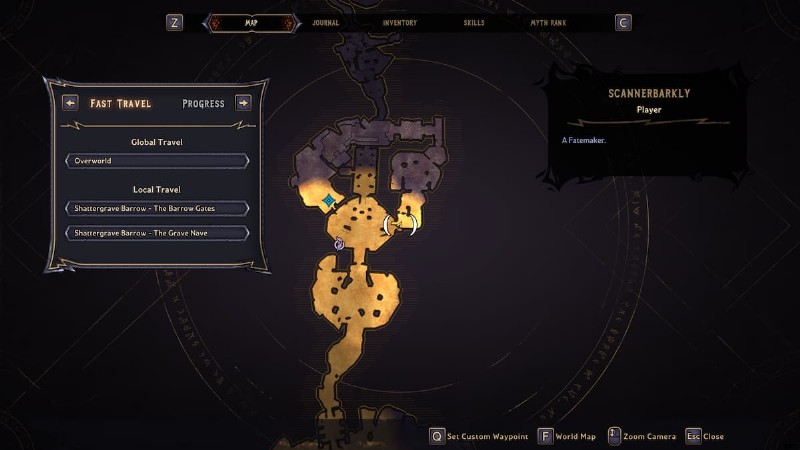
Task: Show the Skills tab
Action: pyautogui.click(x=476, y=22)
